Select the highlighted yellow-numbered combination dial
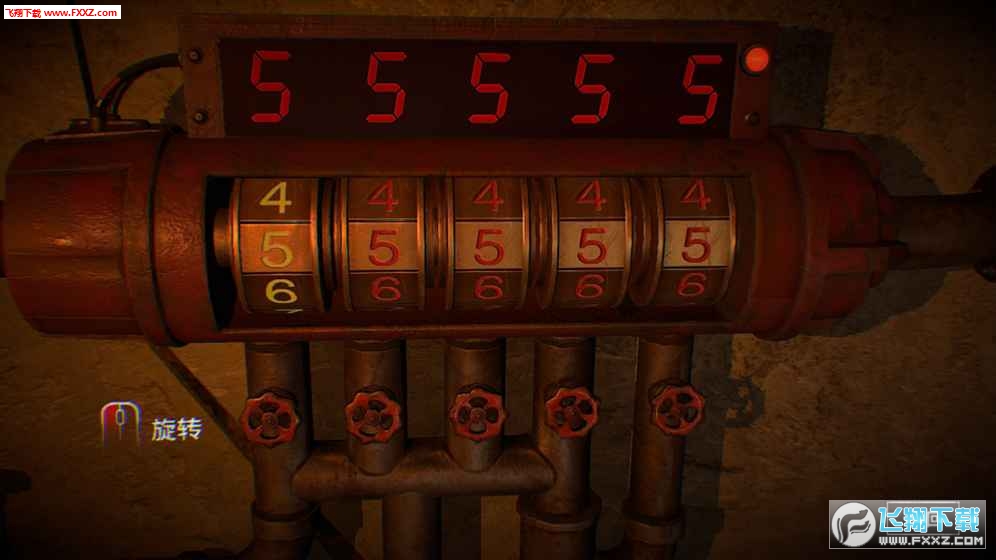This screenshot has width=996, height=560. point(277,247)
